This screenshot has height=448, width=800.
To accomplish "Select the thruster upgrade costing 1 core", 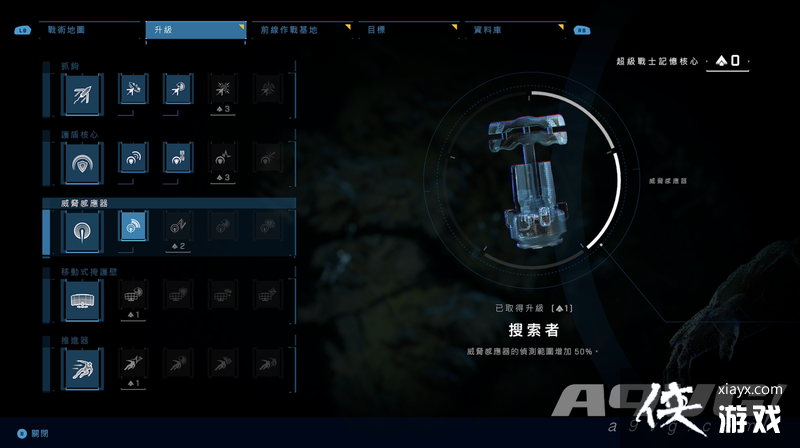I will pos(133,365).
